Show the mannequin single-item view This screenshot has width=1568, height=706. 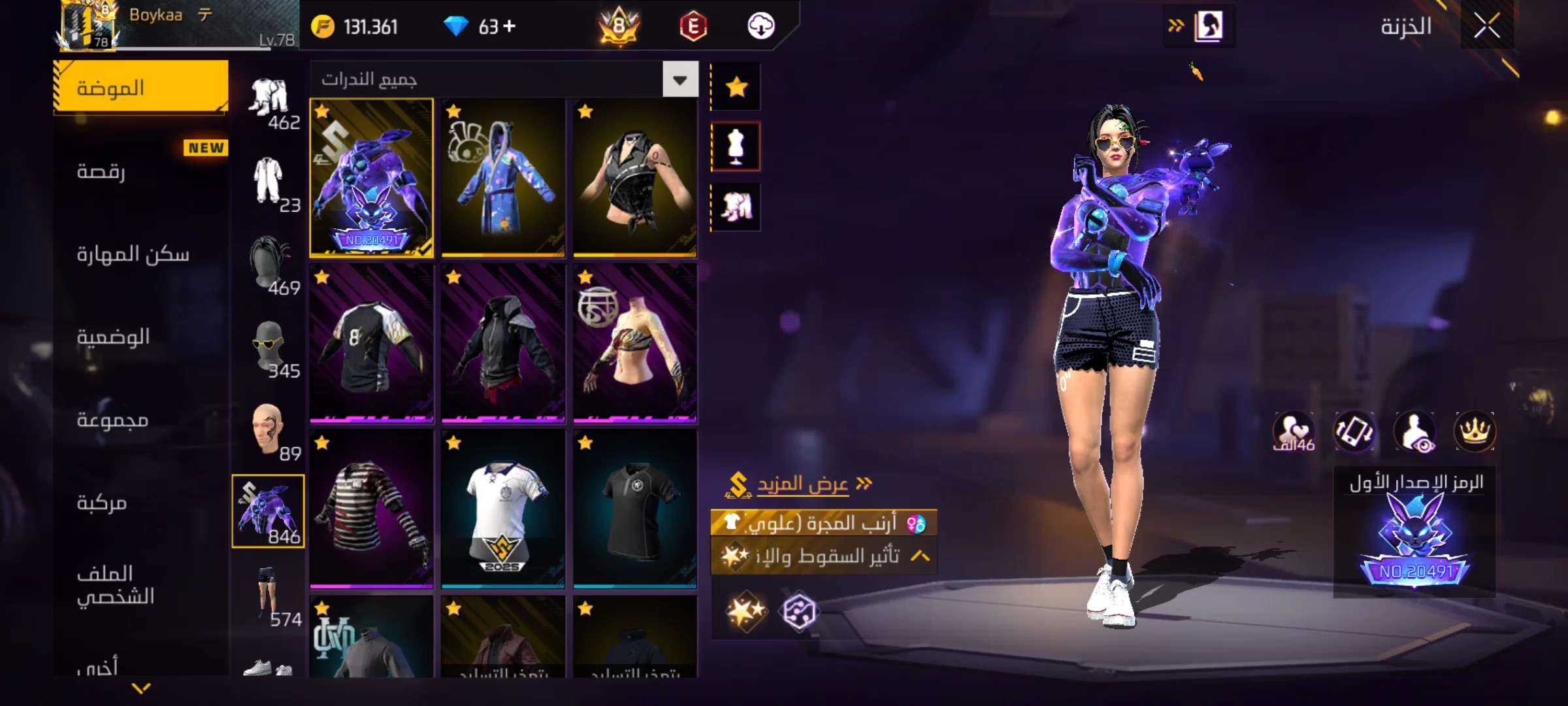pos(736,147)
